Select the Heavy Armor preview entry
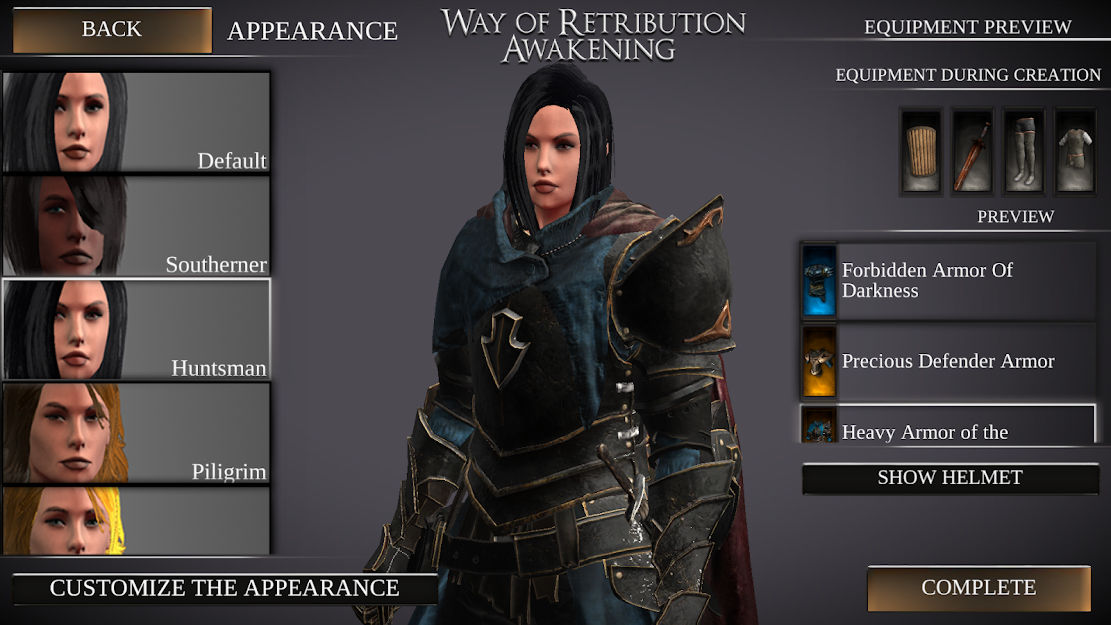The image size is (1111, 625). click(948, 425)
